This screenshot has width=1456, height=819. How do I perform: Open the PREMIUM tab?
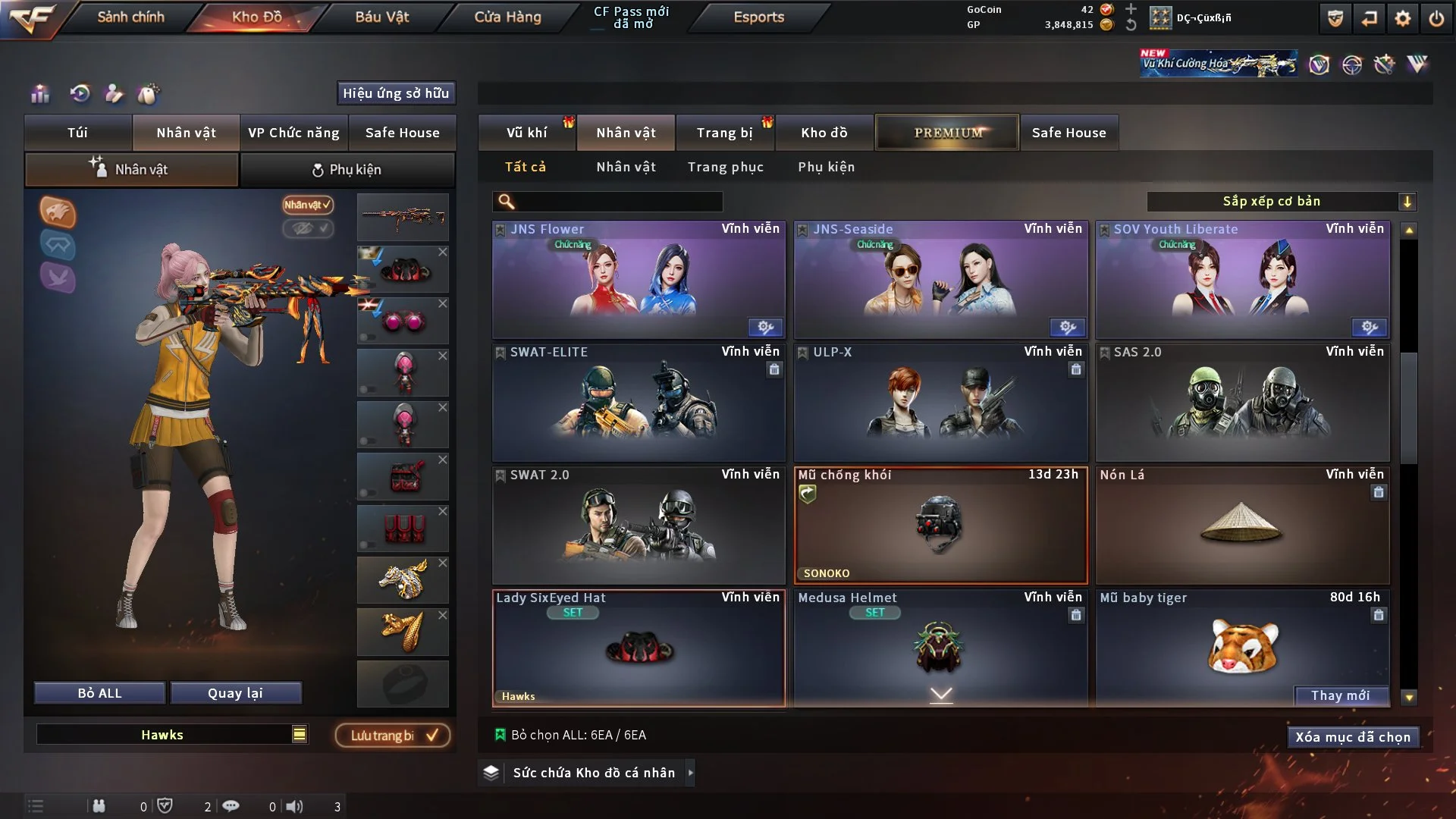click(x=947, y=133)
